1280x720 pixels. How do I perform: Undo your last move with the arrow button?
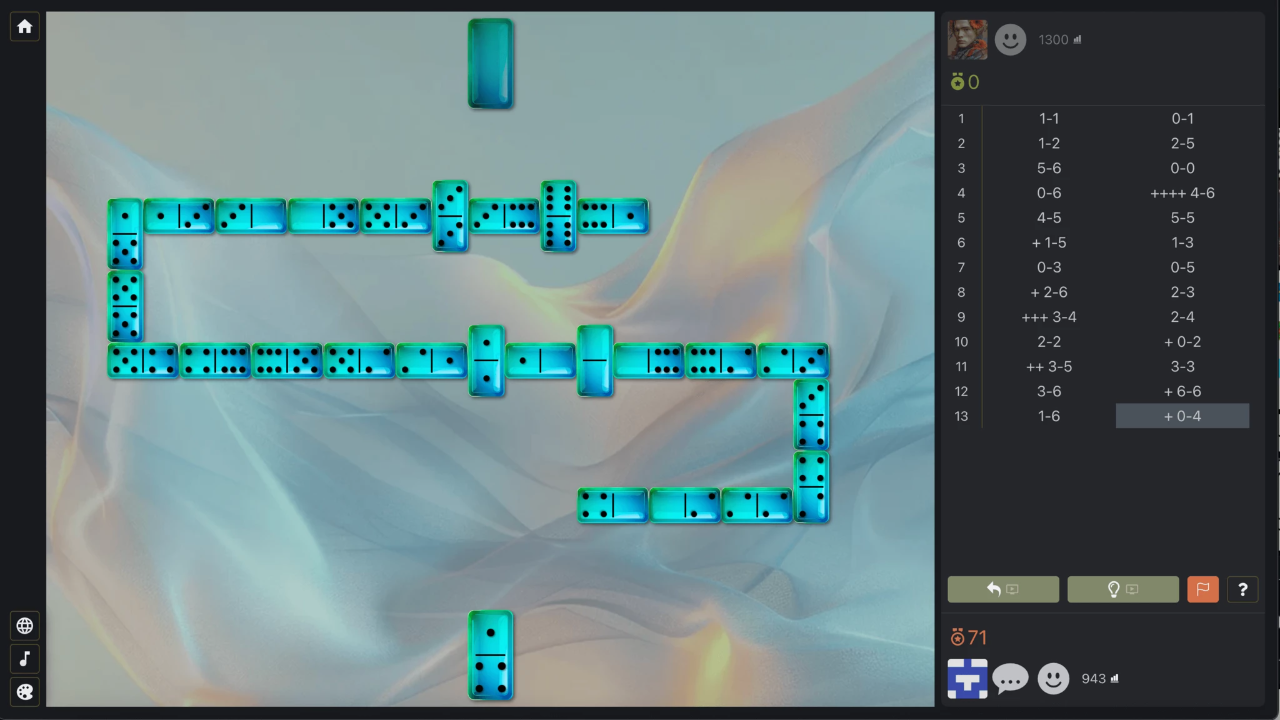(x=1003, y=589)
